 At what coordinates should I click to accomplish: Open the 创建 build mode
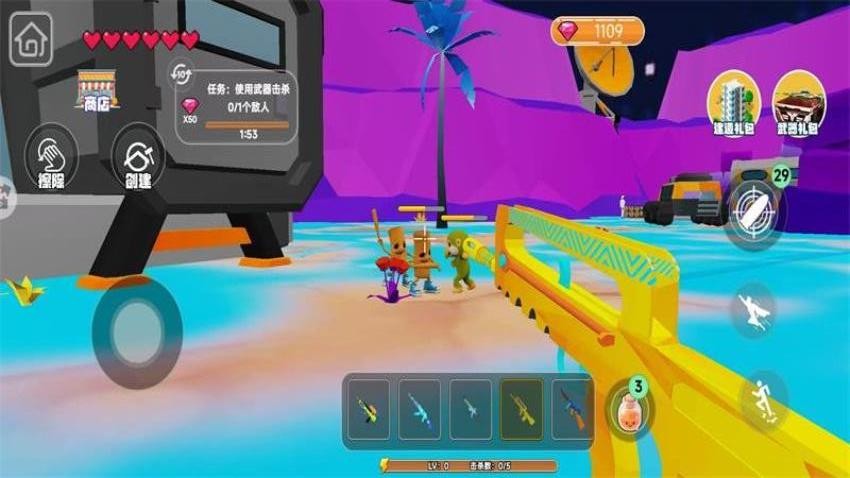coord(138,160)
